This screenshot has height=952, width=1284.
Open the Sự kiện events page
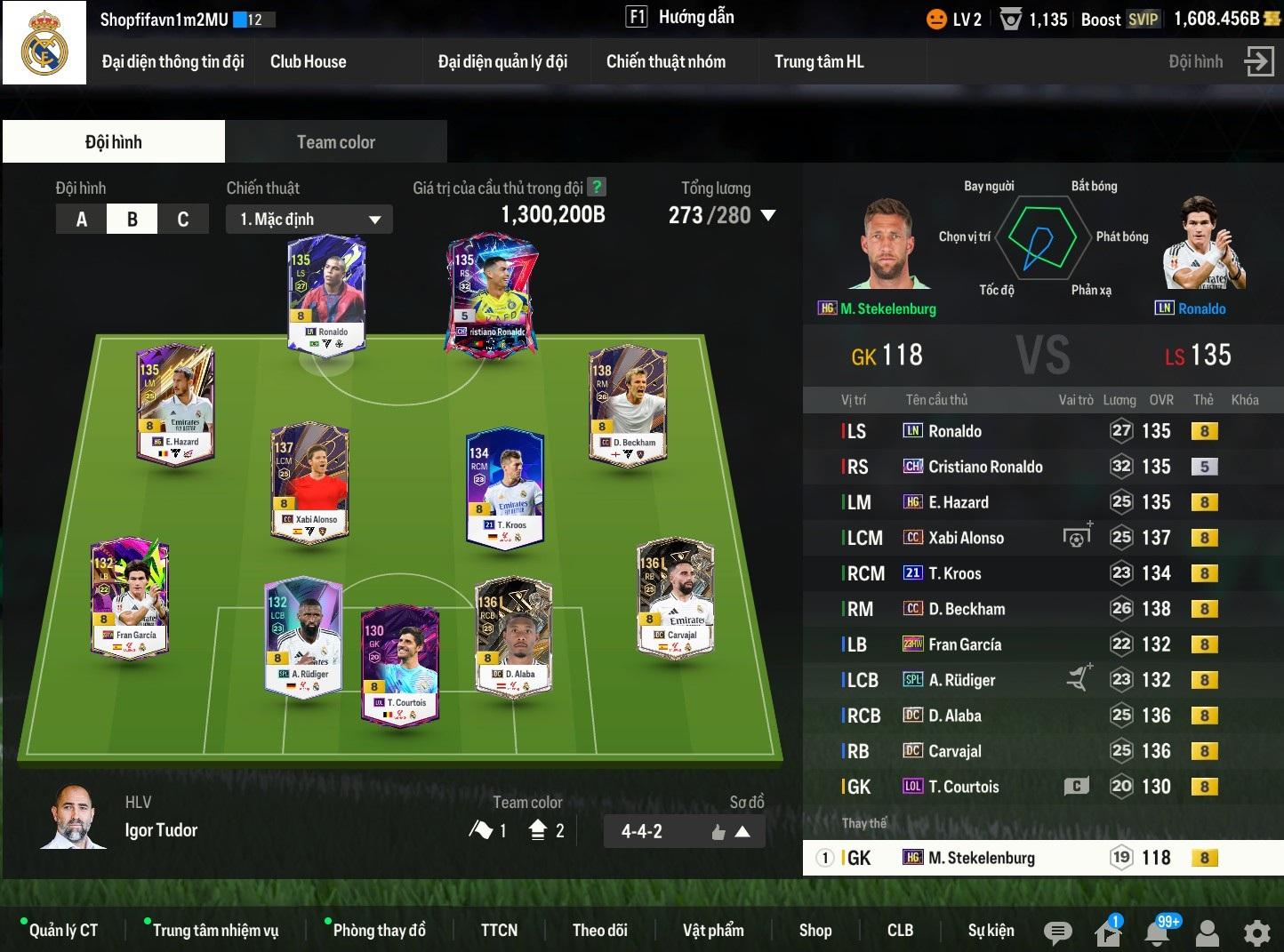click(x=991, y=931)
